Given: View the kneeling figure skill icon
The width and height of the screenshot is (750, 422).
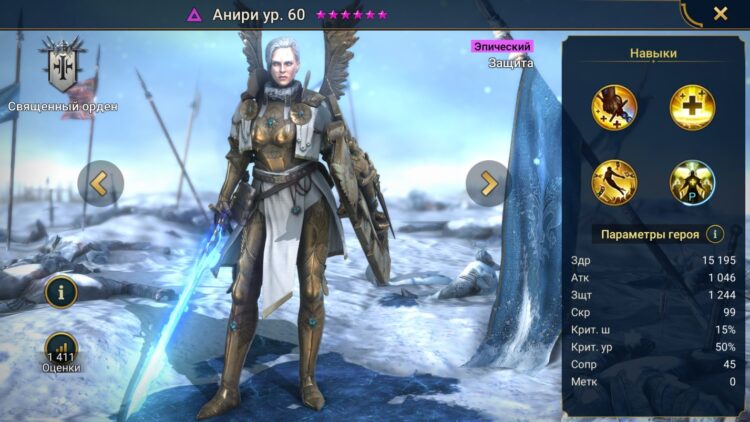Looking at the screenshot, I should coord(613,181).
